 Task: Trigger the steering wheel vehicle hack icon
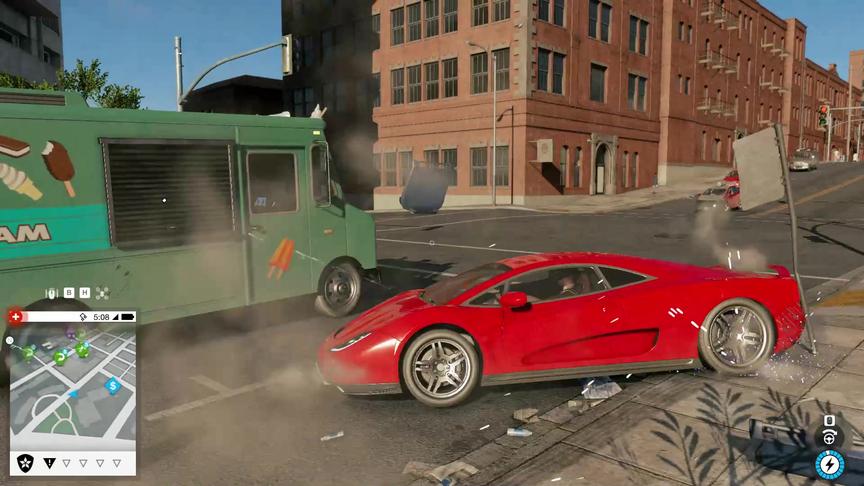coord(829,437)
